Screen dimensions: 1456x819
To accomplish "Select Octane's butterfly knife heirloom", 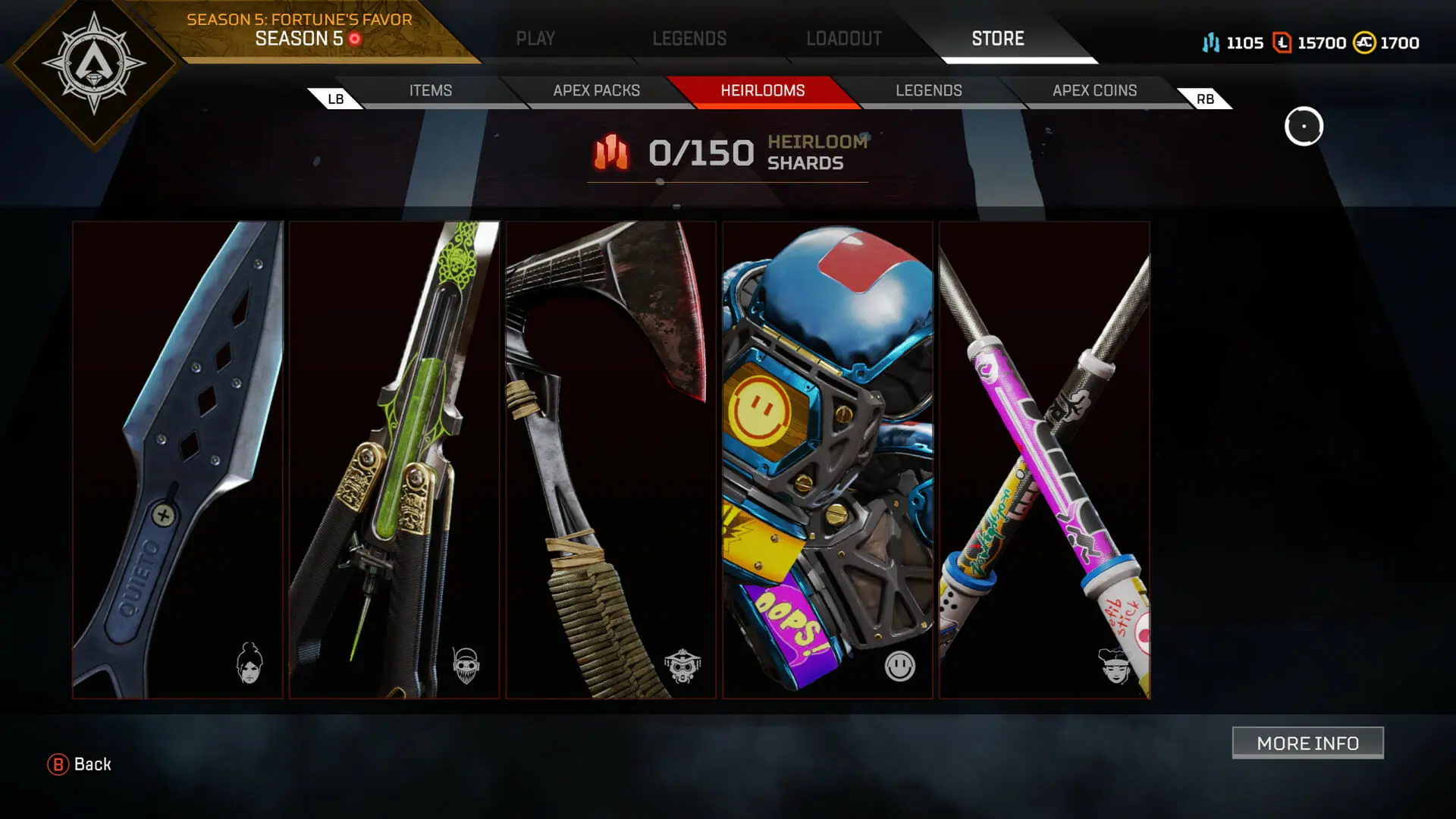I will pyautogui.click(x=394, y=460).
